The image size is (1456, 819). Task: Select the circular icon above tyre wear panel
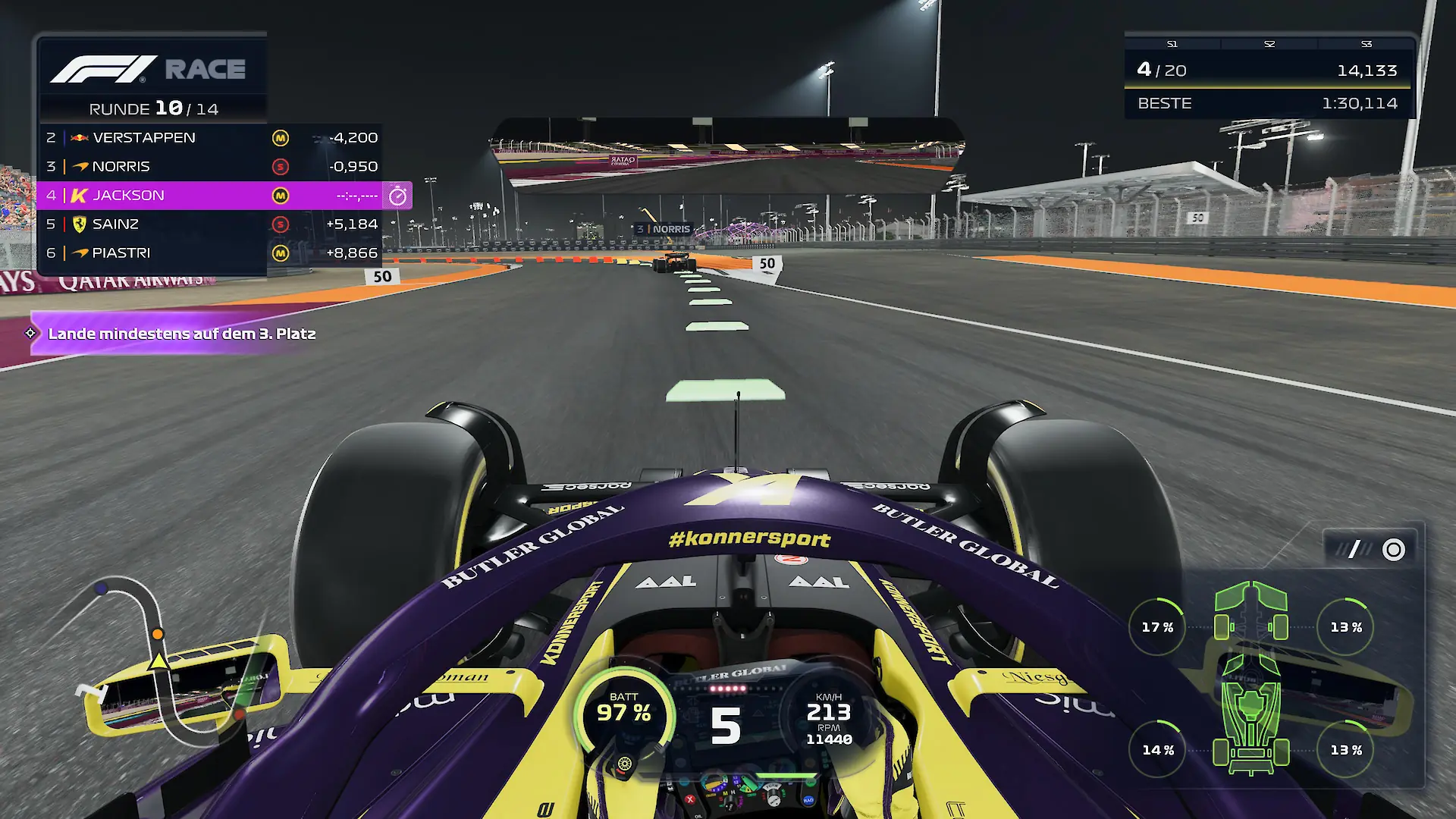(1393, 550)
